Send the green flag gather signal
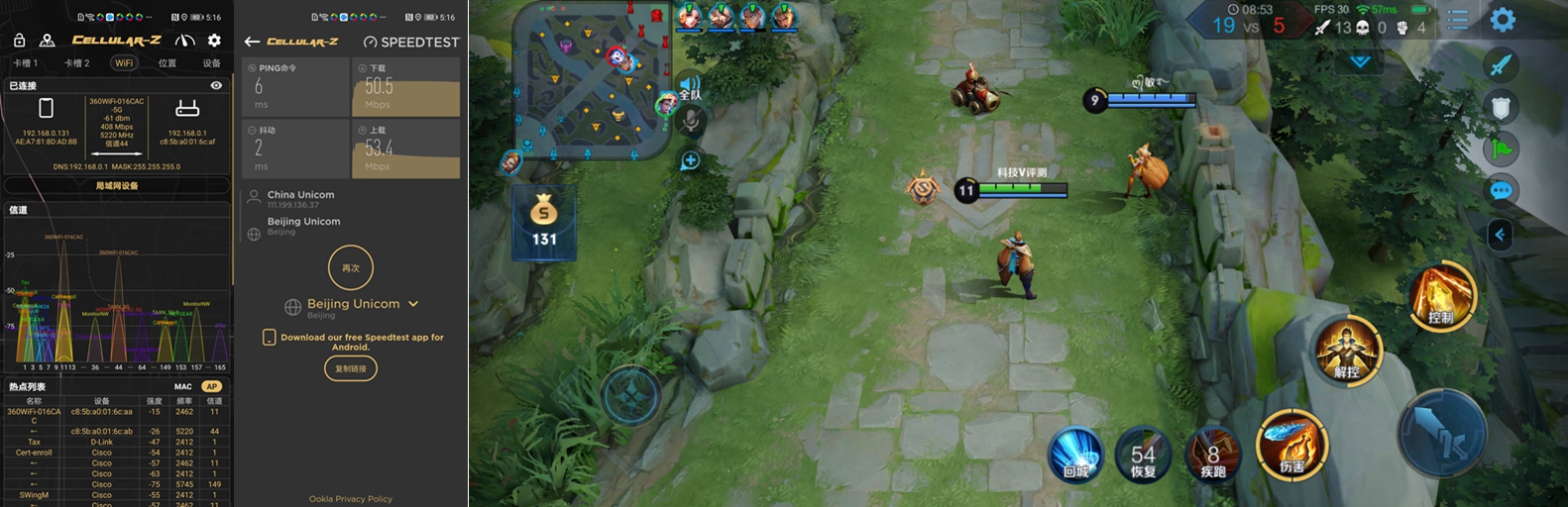Viewport: 1568px width, 507px height. [x=1501, y=150]
